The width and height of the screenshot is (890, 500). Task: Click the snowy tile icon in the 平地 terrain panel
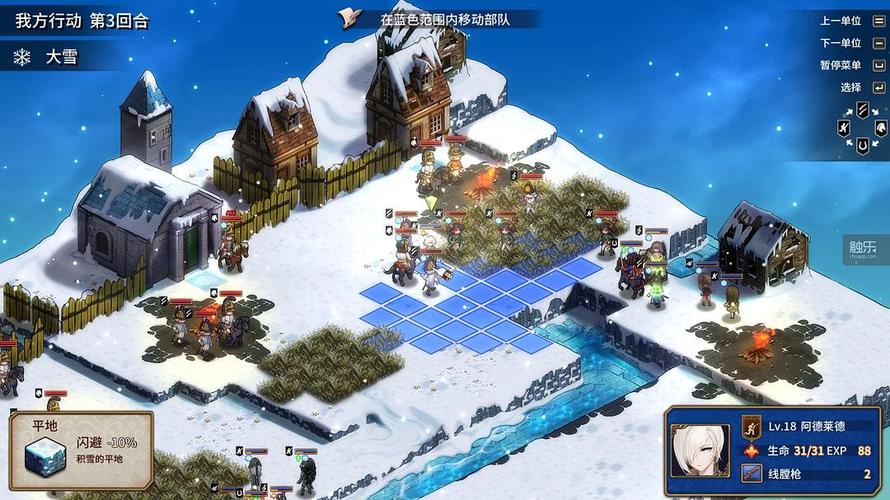pos(43,459)
